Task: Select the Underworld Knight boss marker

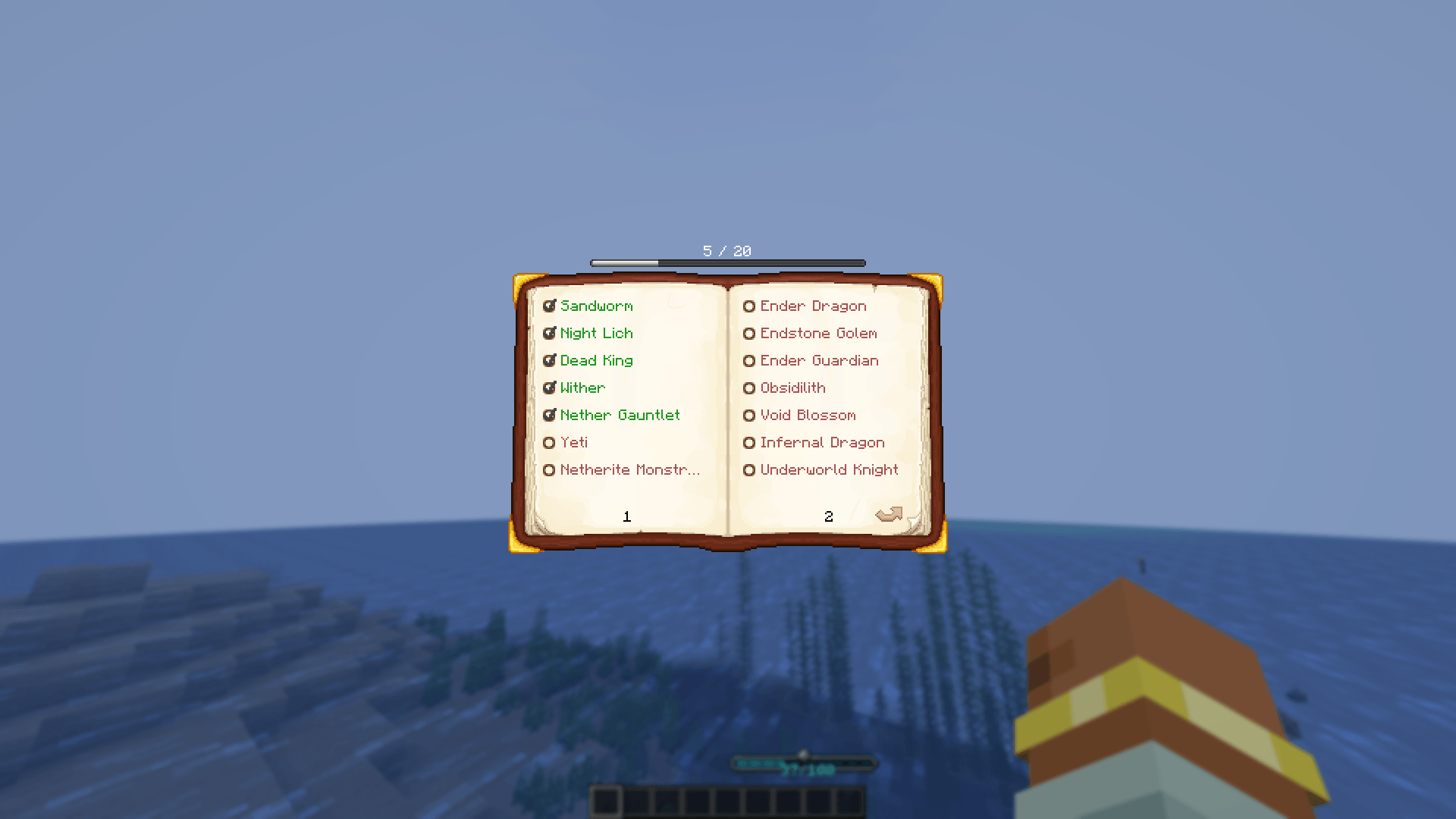Action: (749, 469)
